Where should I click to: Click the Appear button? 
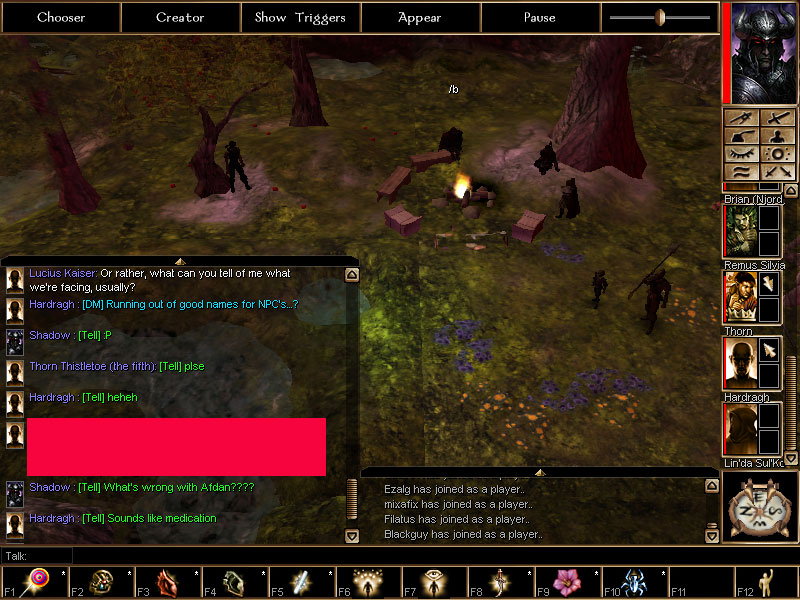click(x=420, y=17)
